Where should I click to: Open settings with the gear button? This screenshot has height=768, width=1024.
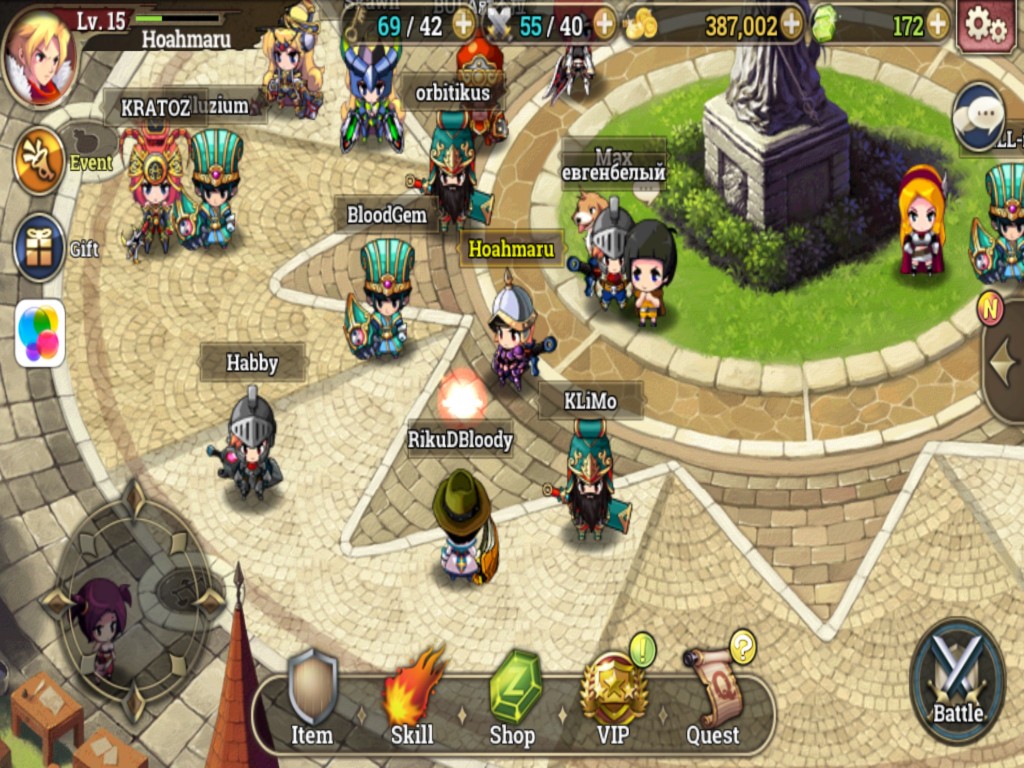pos(986,26)
